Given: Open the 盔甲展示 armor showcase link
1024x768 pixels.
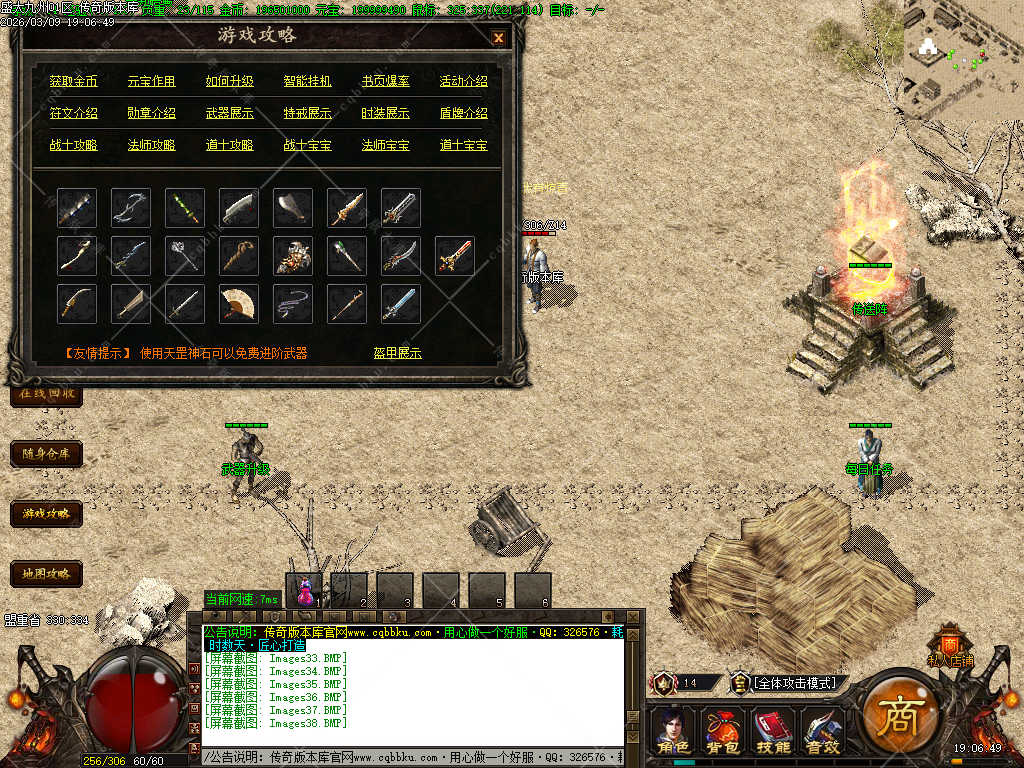Looking at the screenshot, I should [398, 353].
